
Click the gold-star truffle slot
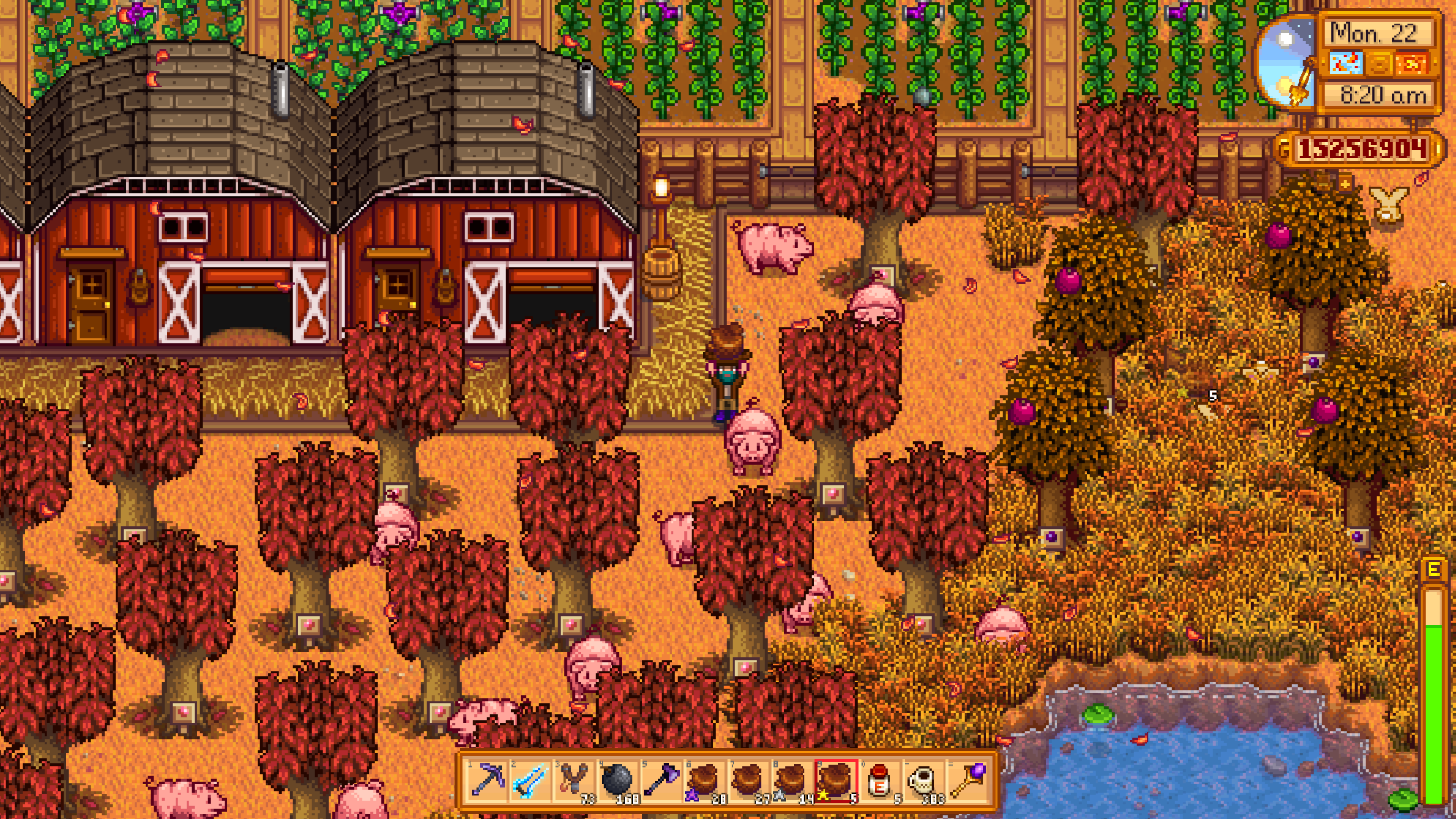(834, 781)
